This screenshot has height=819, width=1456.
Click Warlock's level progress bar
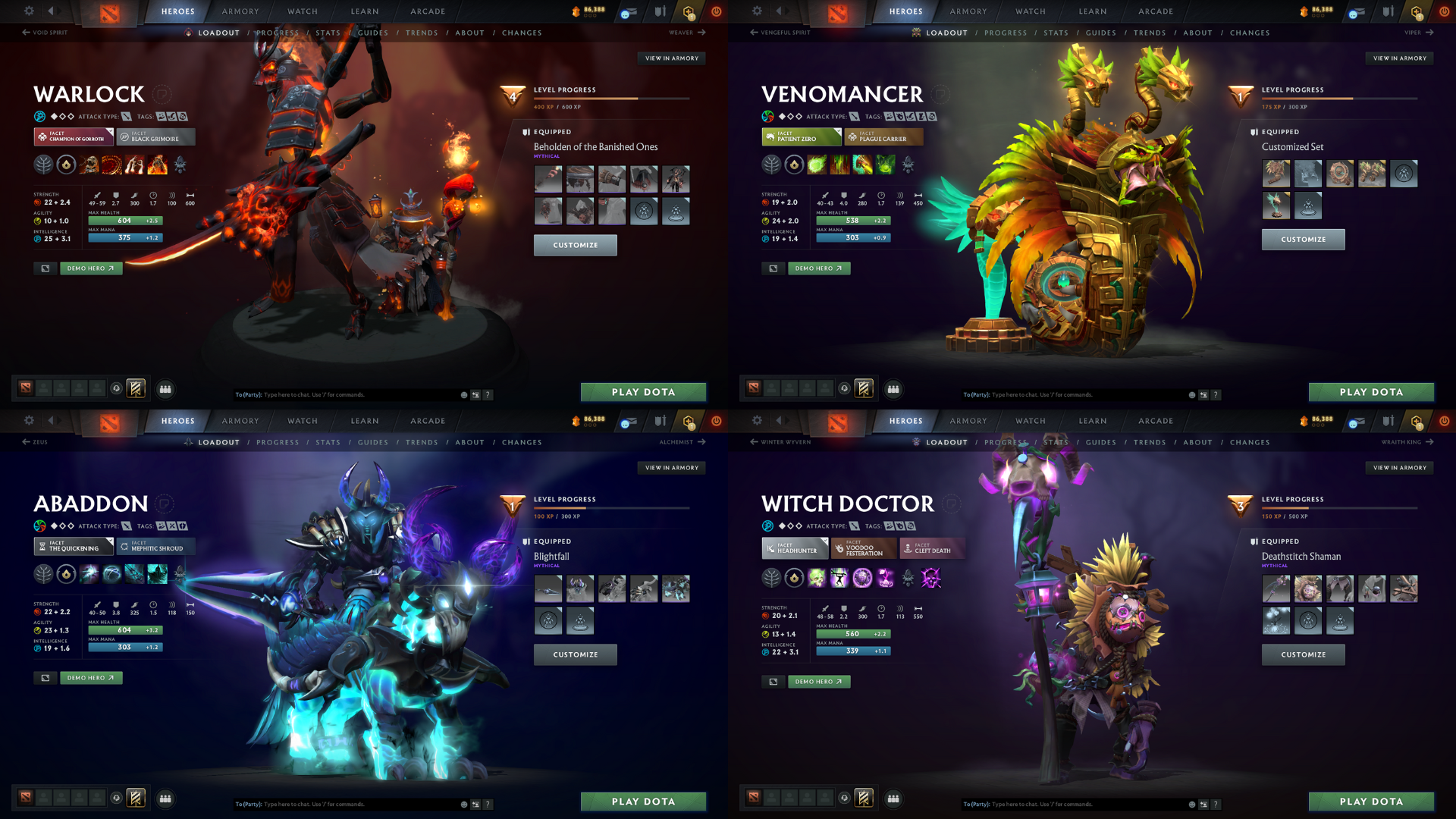coord(614,99)
